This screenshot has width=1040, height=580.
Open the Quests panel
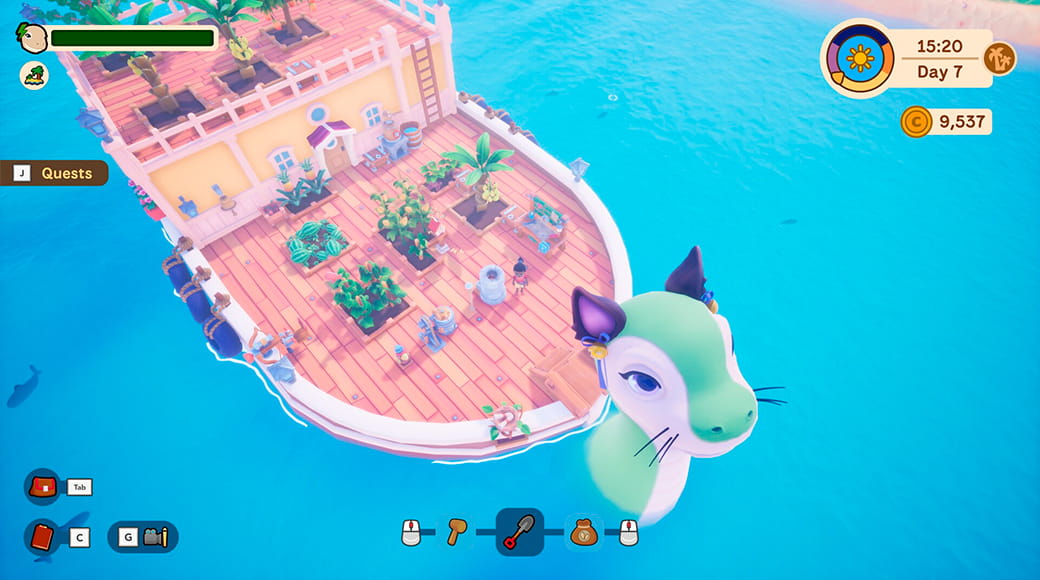[55, 173]
